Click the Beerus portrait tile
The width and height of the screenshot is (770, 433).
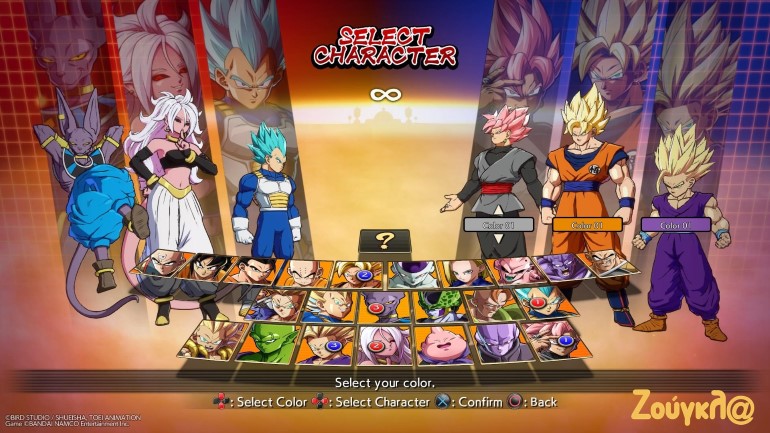click(378, 304)
